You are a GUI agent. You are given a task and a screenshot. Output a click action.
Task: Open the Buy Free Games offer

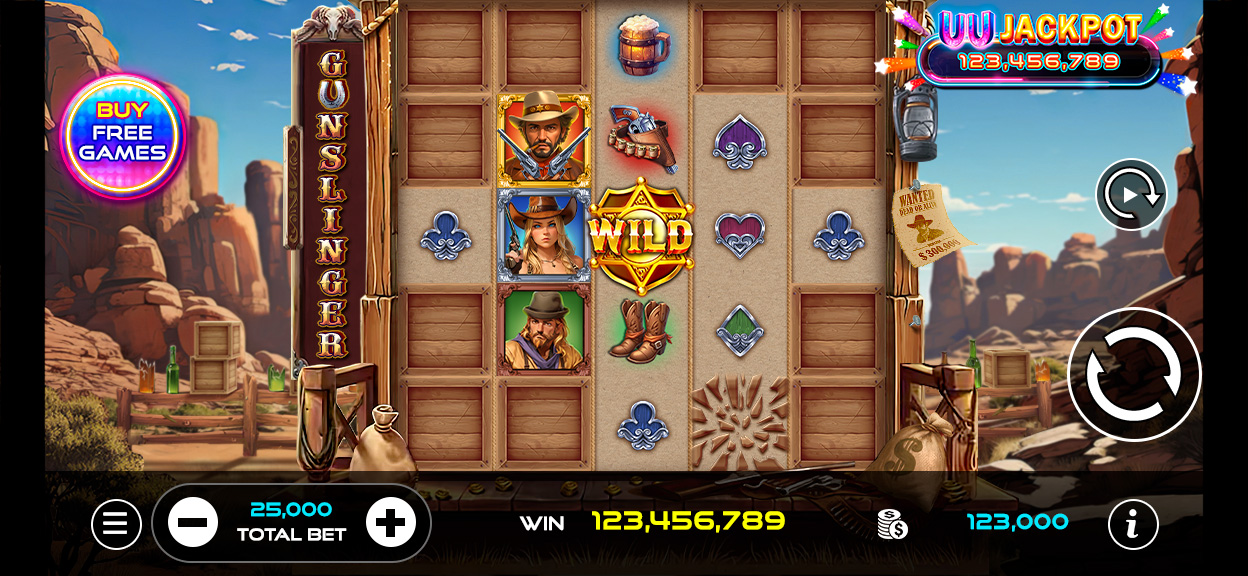pyautogui.click(x=123, y=133)
